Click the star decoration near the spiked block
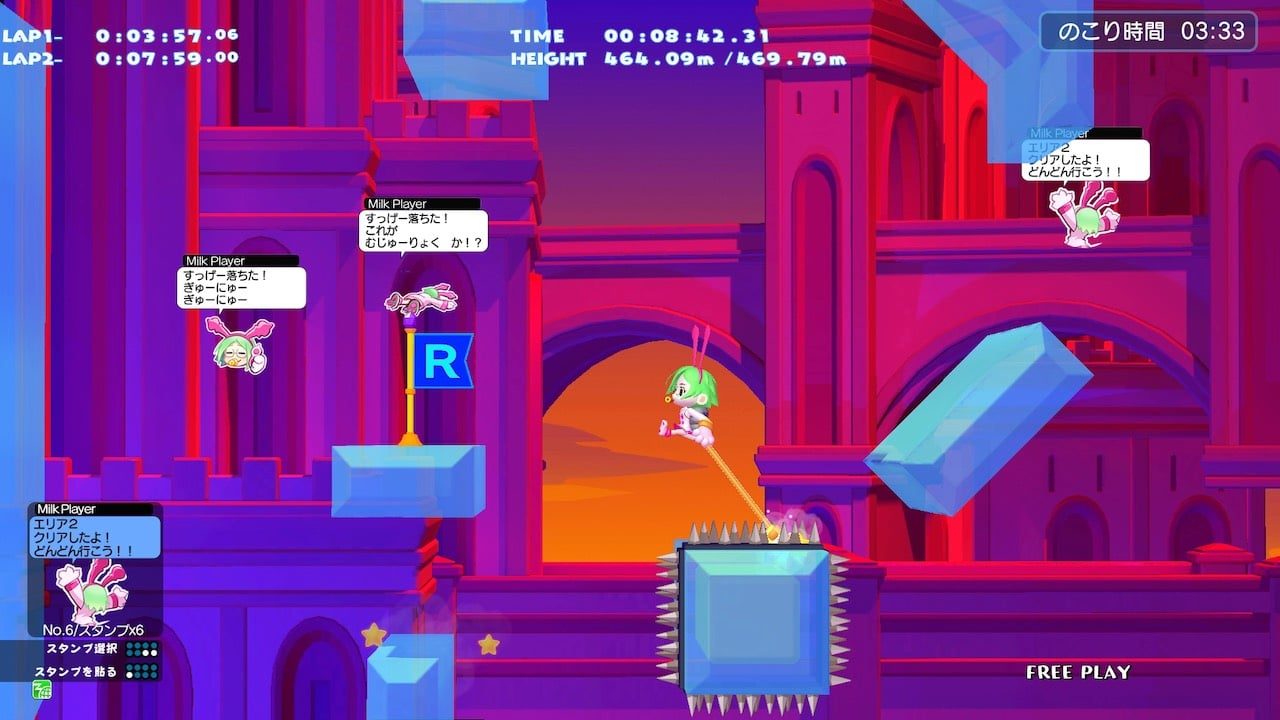Viewport: 1280px width, 720px height. 490,643
